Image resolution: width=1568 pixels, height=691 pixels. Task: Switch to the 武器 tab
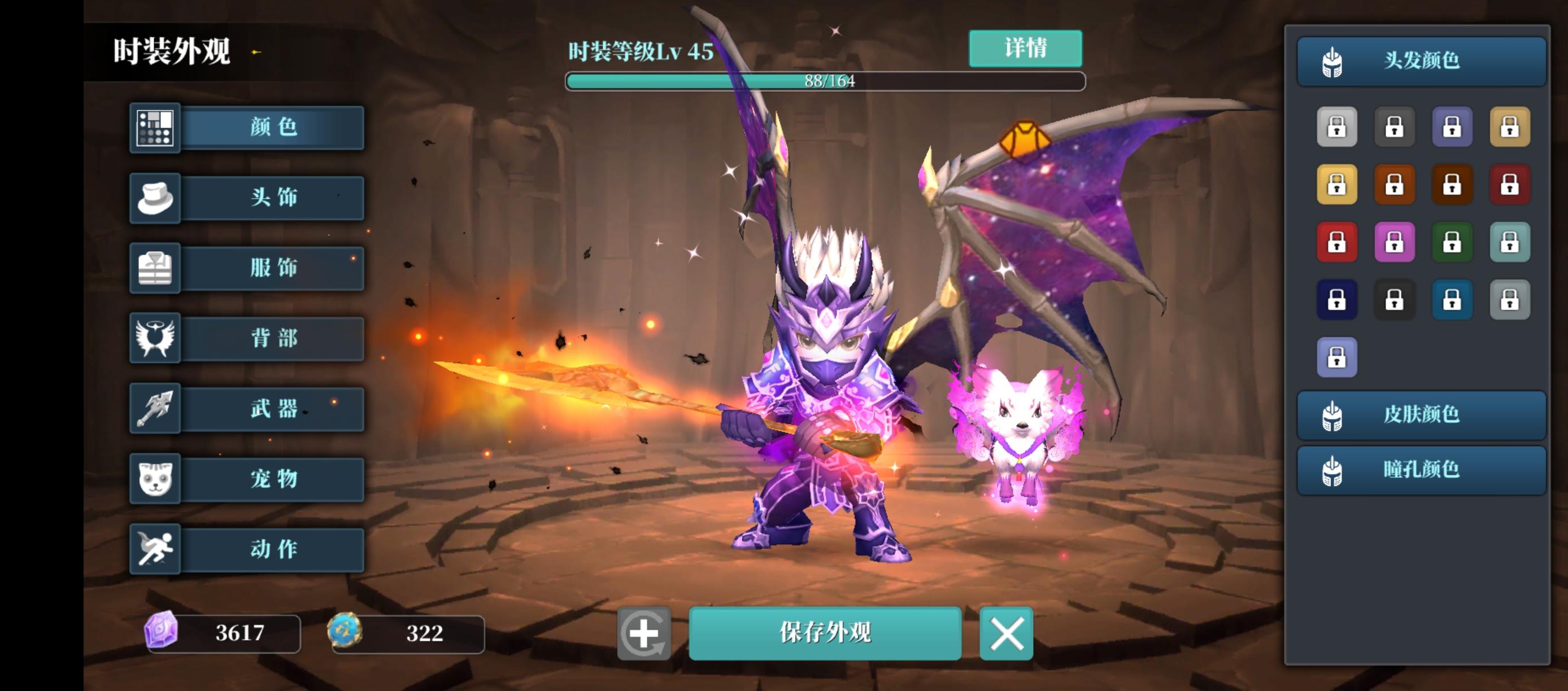coord(273,409)
